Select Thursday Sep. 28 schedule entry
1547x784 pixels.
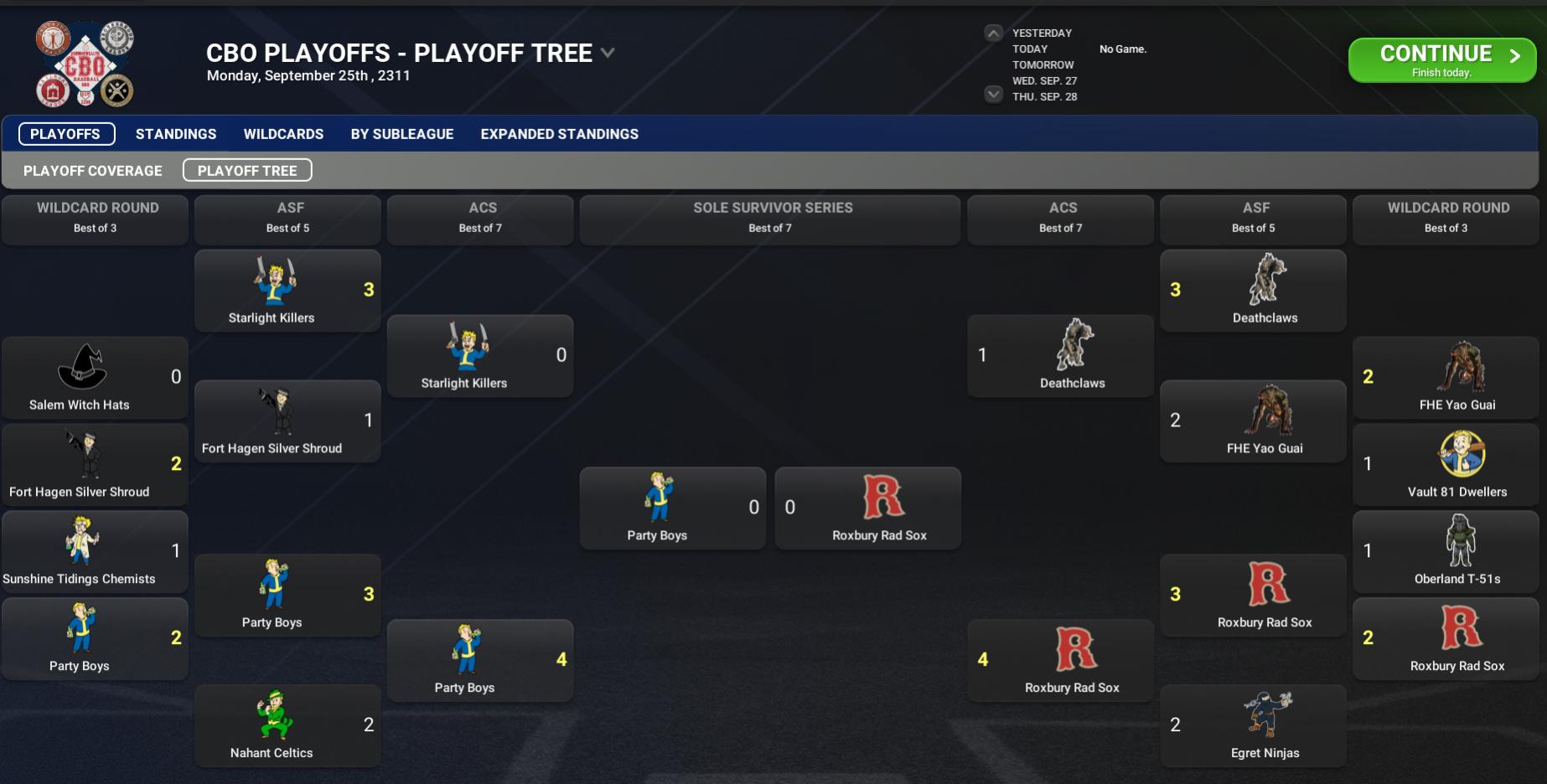(x=1044, y=97)
